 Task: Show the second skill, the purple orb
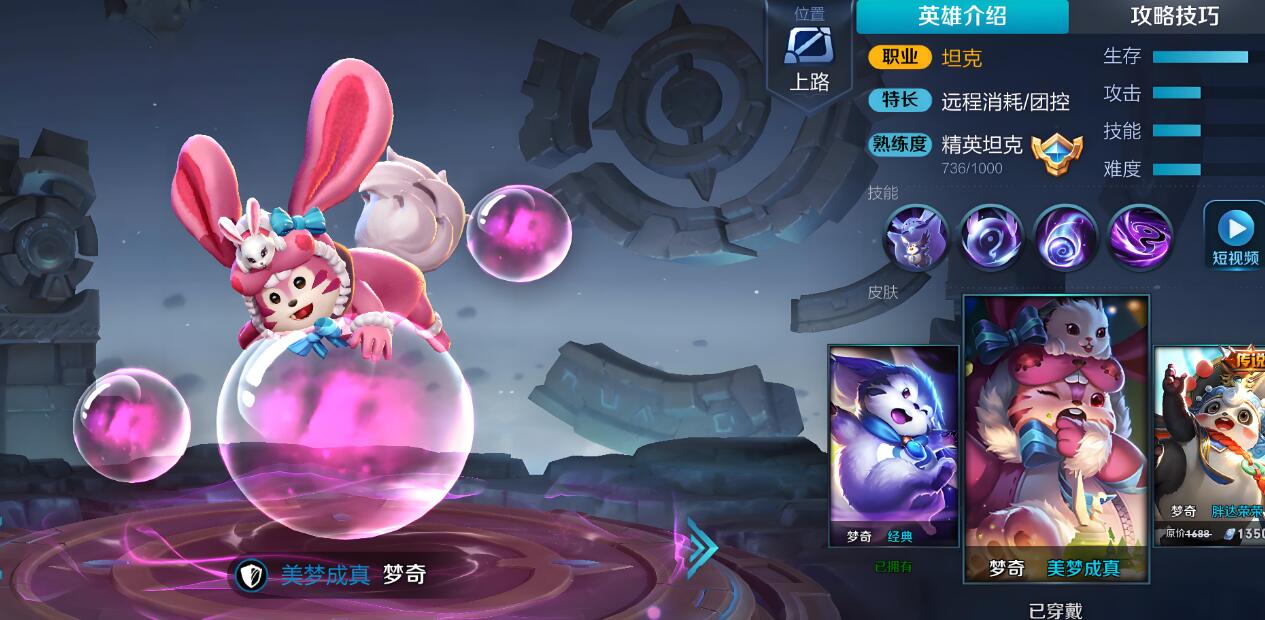990,238
